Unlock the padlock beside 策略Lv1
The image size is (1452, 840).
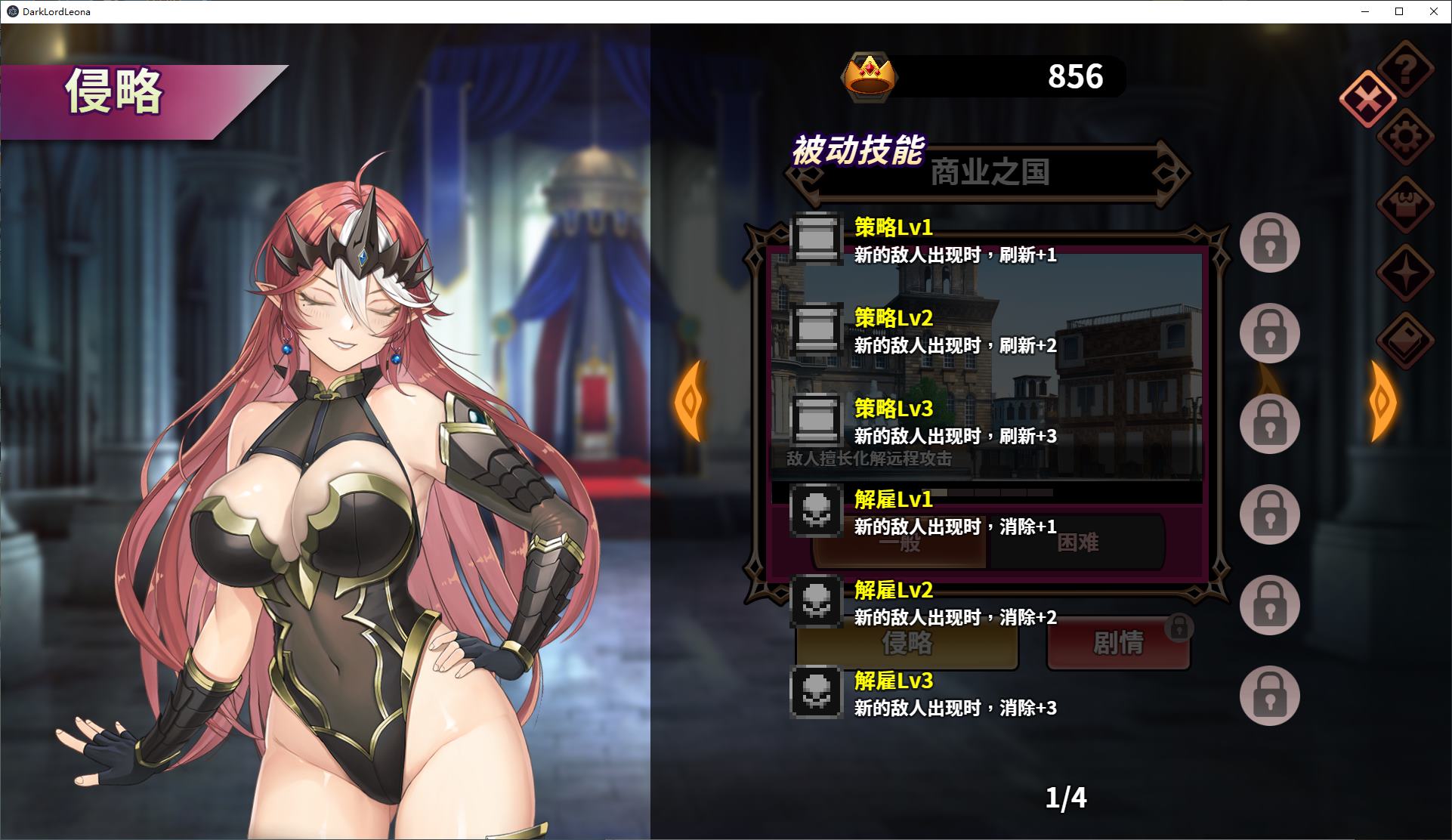pos(1269,242)
